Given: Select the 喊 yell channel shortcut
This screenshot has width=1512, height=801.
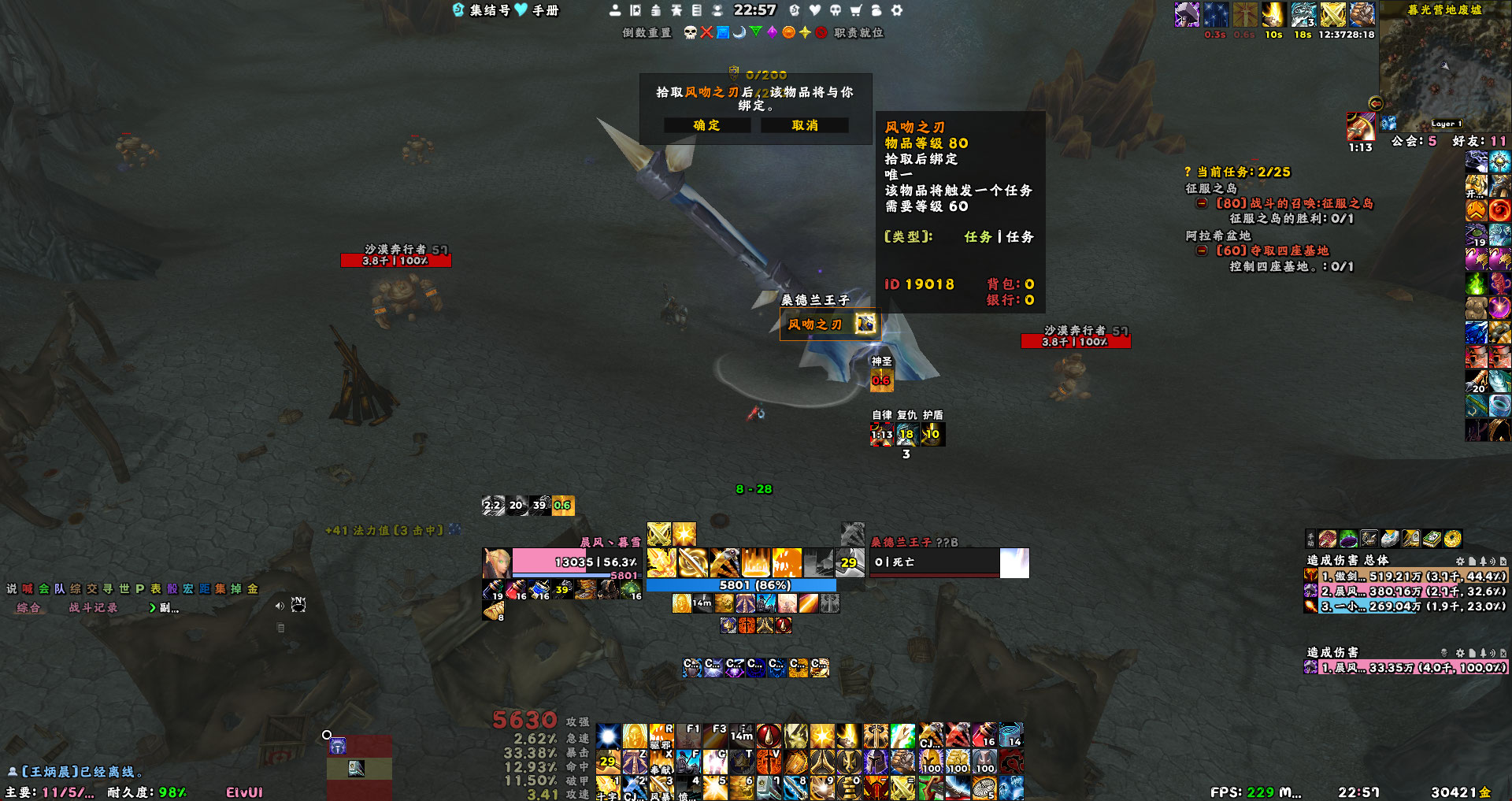Looking at the screenshot, I should pos(28,588).
